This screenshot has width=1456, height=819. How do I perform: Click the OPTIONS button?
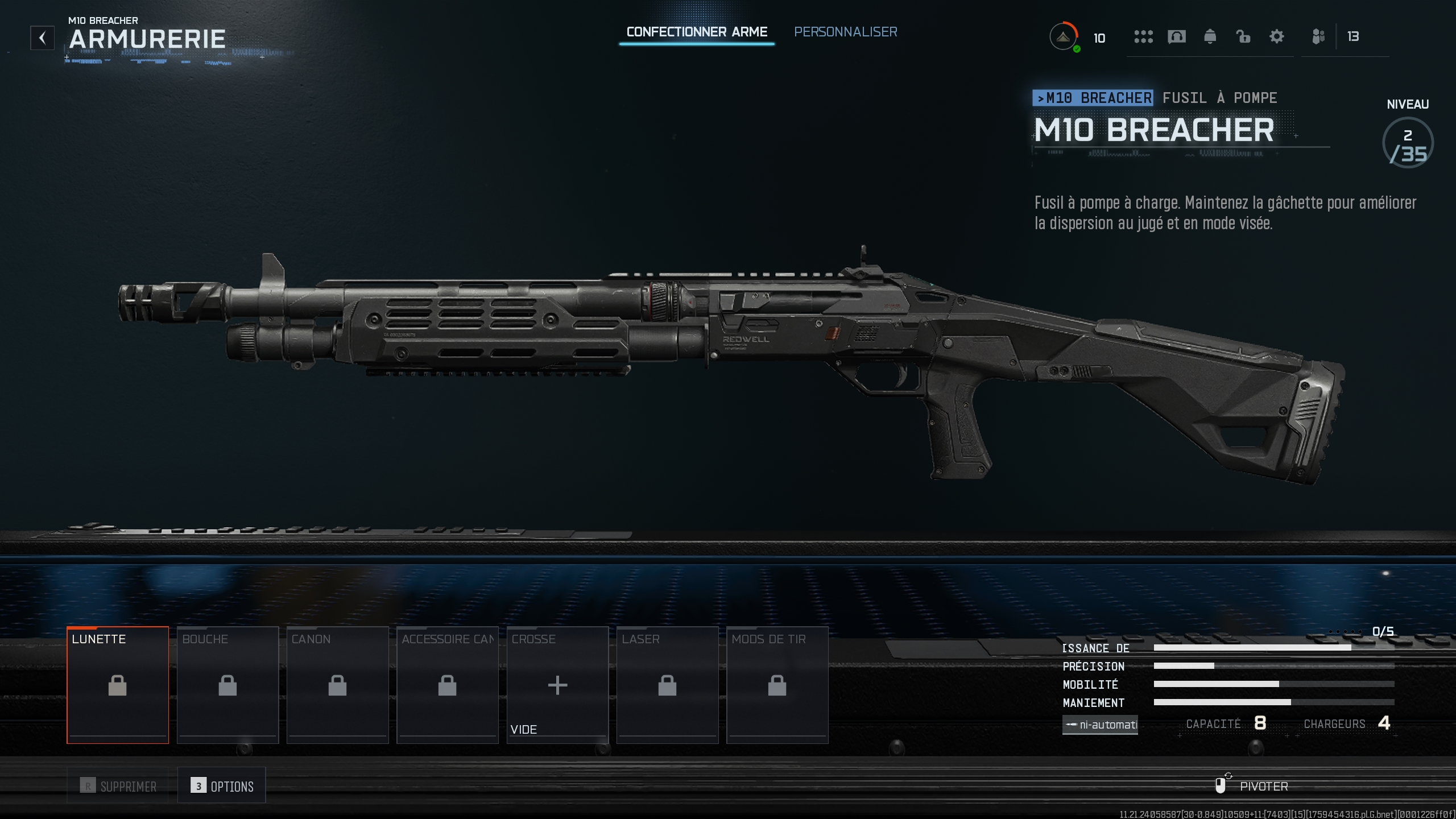tap(222, 785)
